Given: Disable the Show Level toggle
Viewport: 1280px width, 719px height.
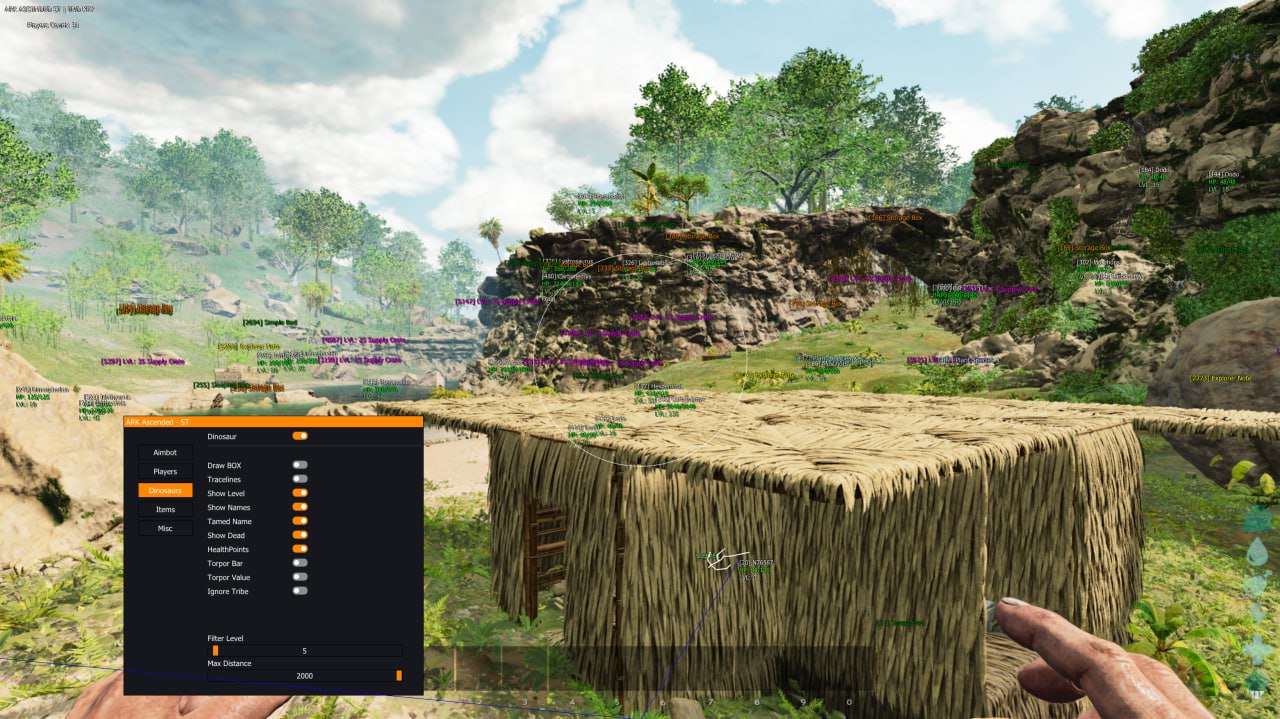Looking at the screenshot, I should (x=300, y=493).
